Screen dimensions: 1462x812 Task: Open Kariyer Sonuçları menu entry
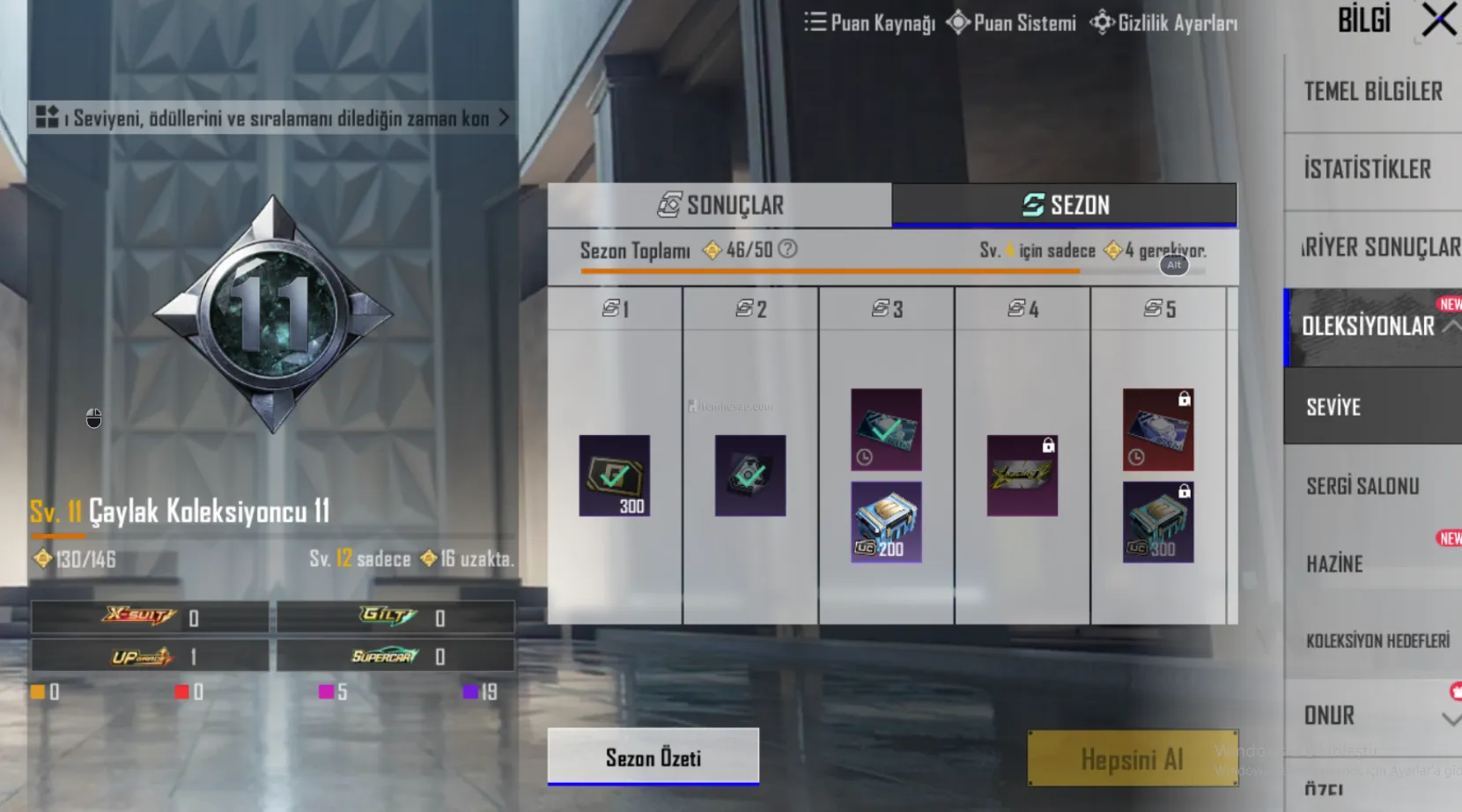tap(1378, 247)
